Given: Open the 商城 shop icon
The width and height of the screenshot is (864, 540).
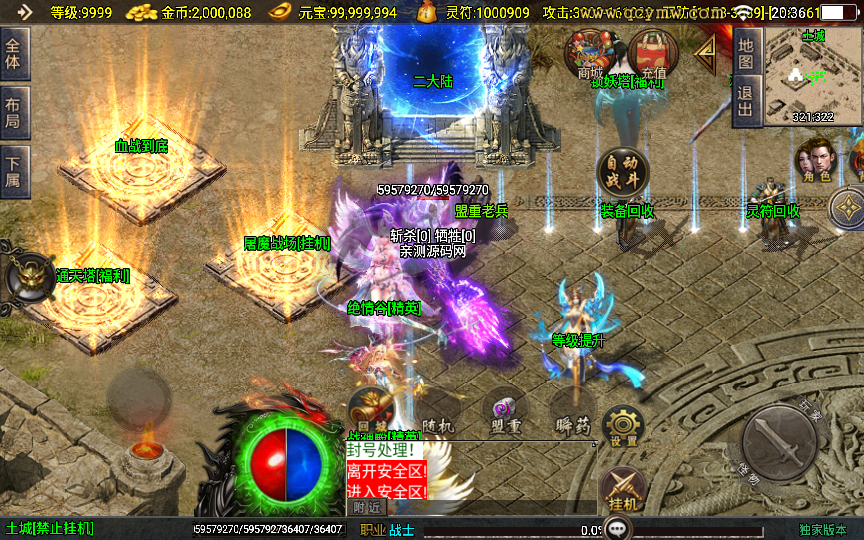Looking at the screenshot, I should click(x=589, y=52).
